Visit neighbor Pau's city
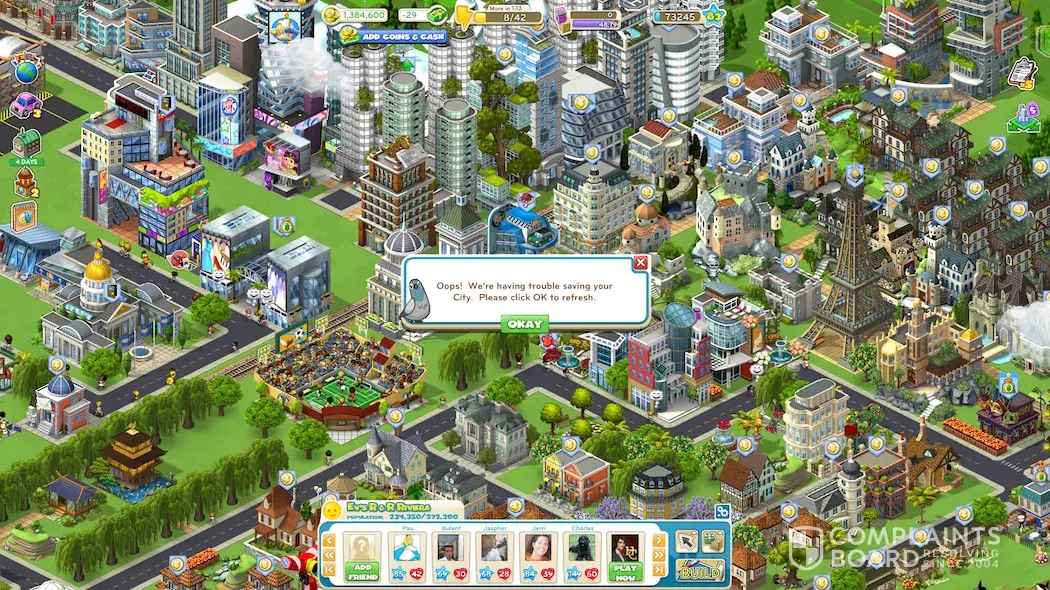The width and height of the screenshot is (1050, 590). pos(404,550)
